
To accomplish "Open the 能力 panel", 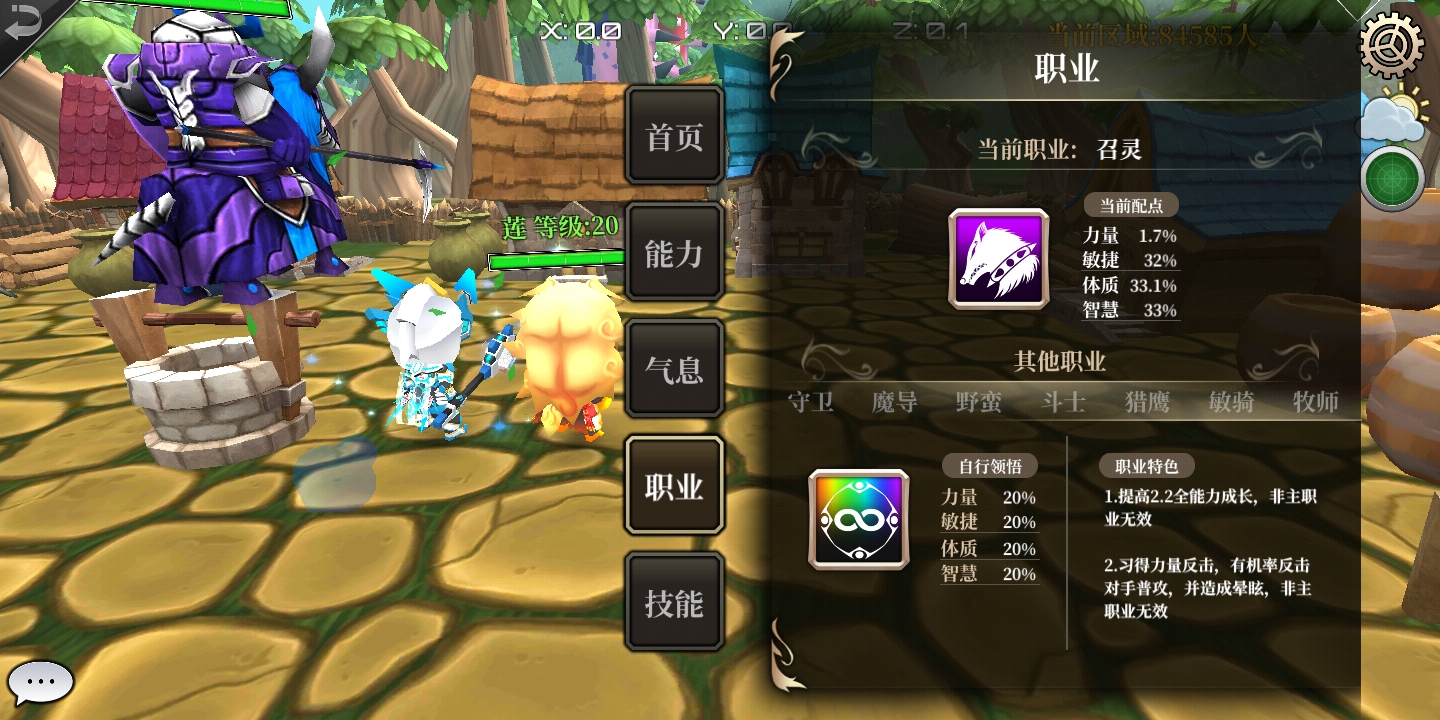I will click(x=674, y=253).
